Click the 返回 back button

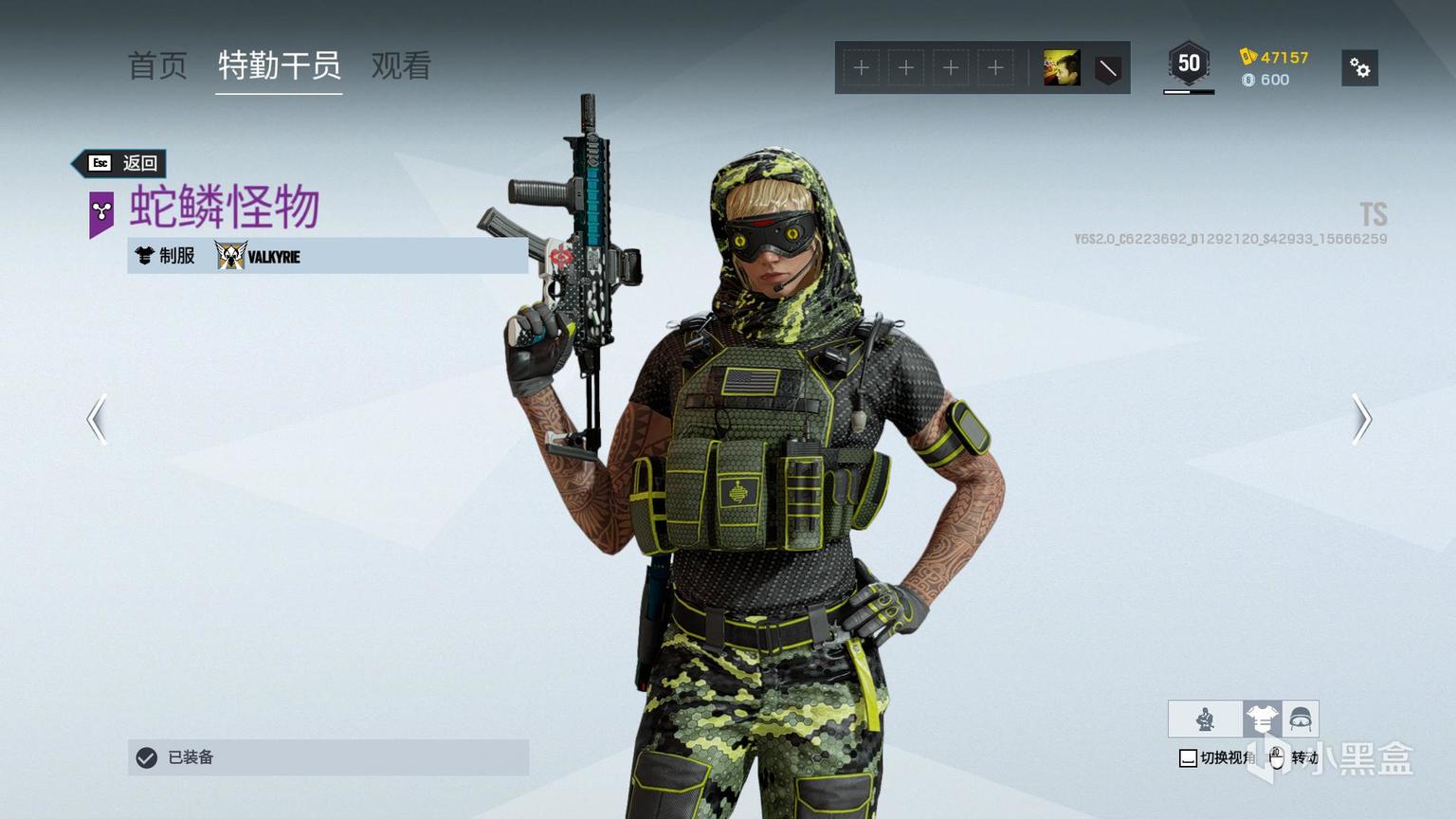coord(122,163)
